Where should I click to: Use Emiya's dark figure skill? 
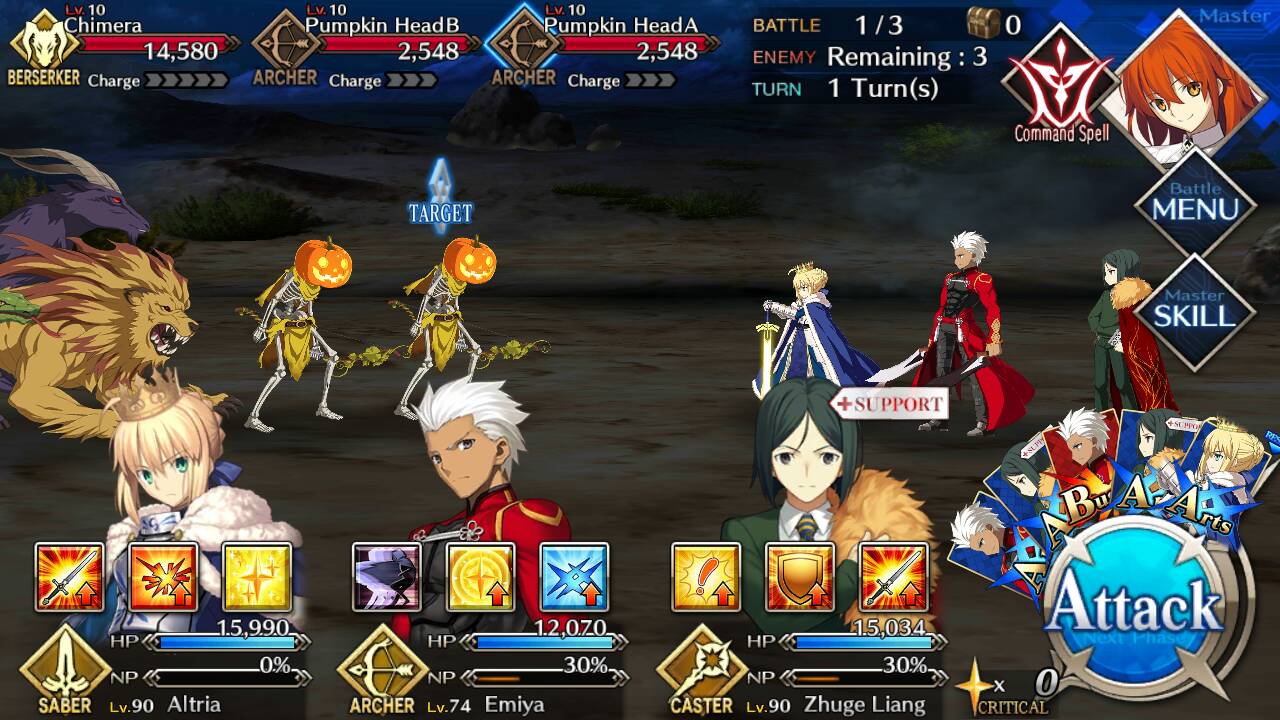click(387, 577)
